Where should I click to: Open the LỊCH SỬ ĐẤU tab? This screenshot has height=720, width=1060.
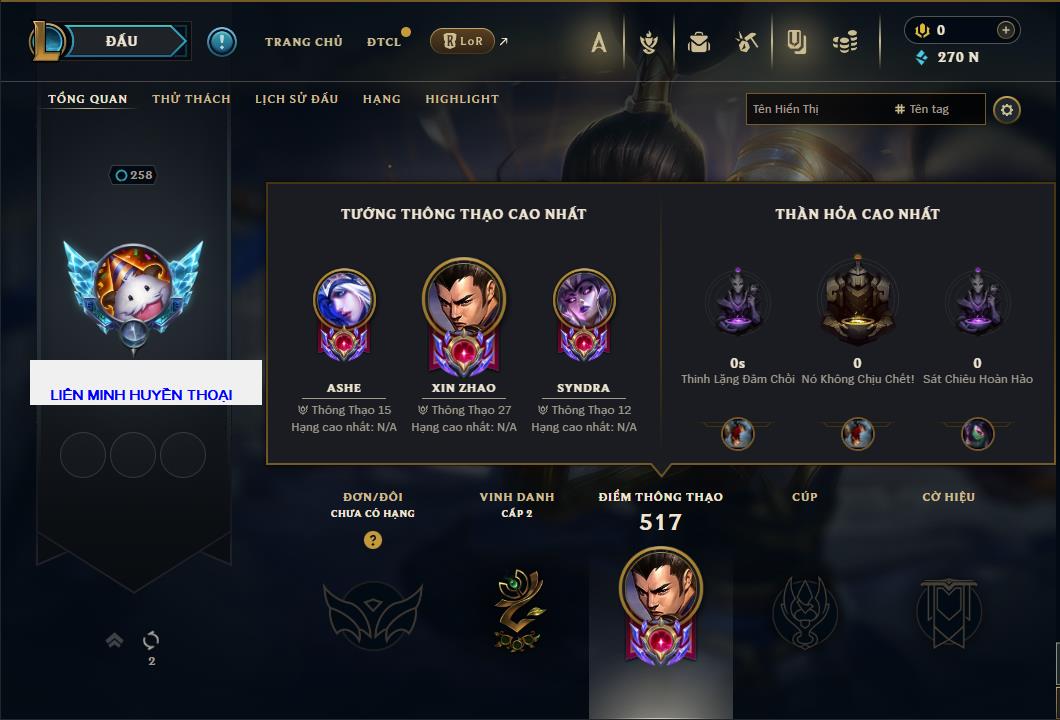[x=296, y=99]
